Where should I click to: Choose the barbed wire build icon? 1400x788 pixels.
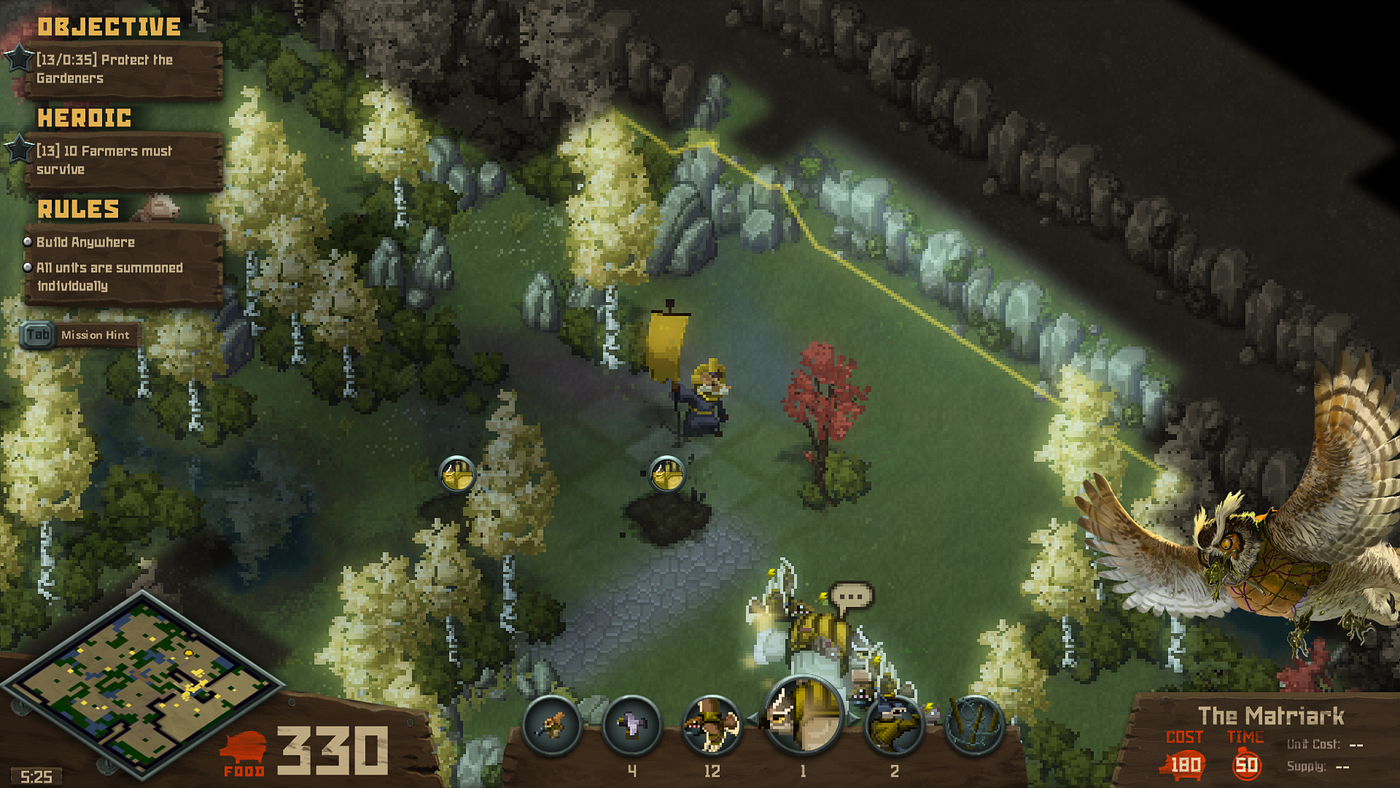point(974,725)
